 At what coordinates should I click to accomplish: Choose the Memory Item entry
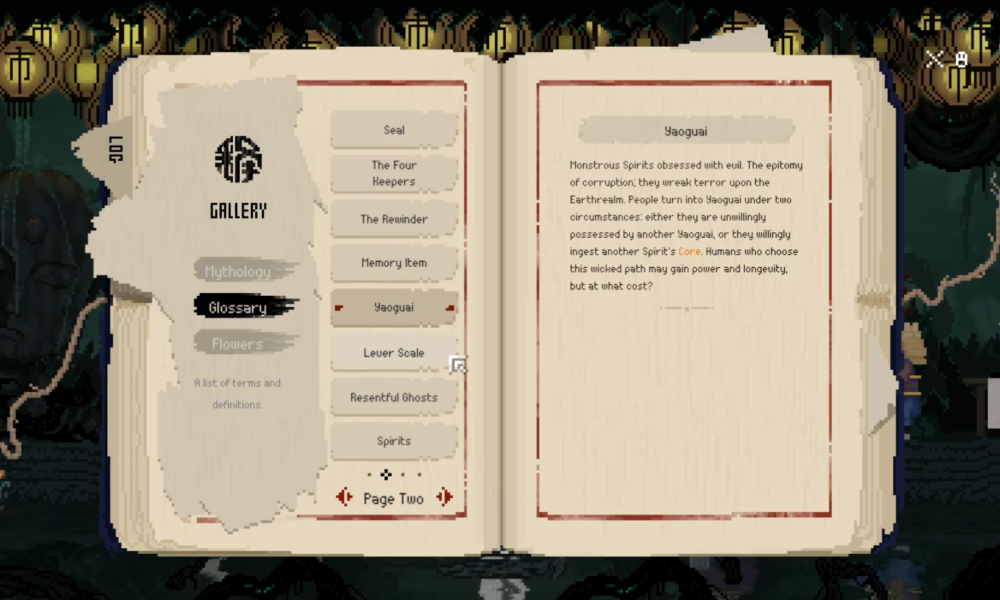pos(394,263)
